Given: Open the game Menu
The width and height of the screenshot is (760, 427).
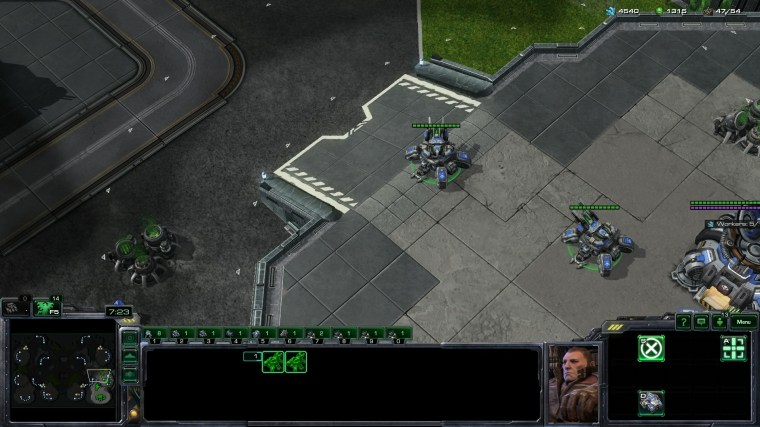Looking at the screenshot, I should pos(742,321).
